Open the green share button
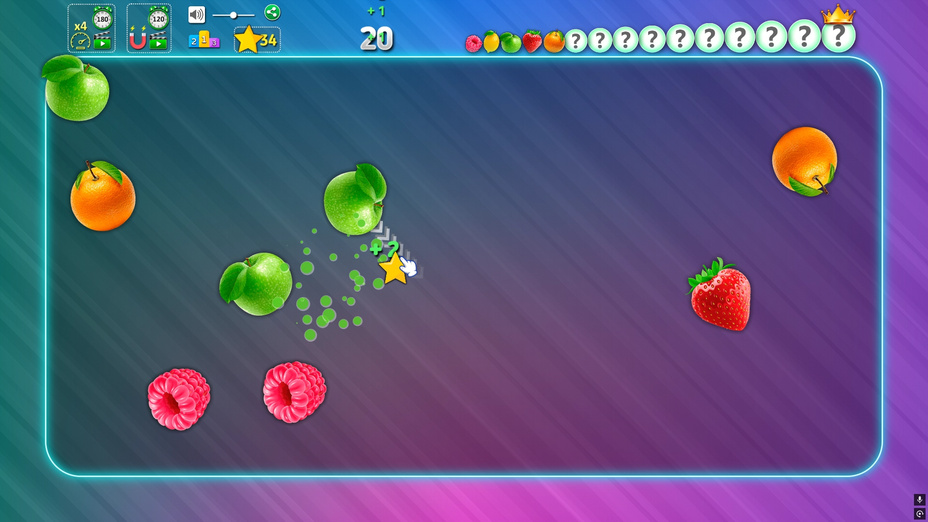Image resolution: width=928 pixels, height=522 pixels. [272, 12]
